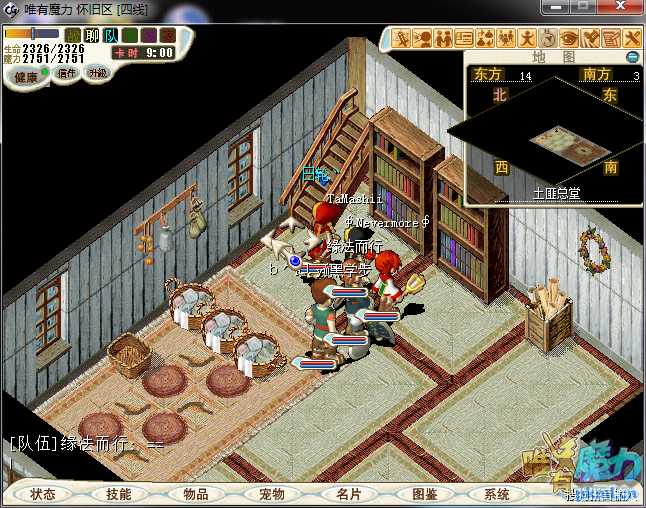Select the wrench and screwdriver toolbar icon
The height and width of the screenshot is (508, 646).
(x=631, y=38)
